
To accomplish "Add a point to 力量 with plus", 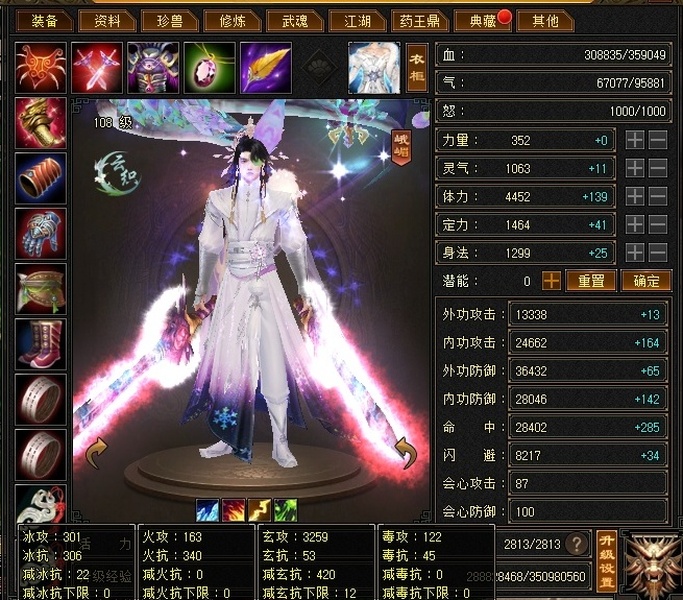I will [635, 141].
